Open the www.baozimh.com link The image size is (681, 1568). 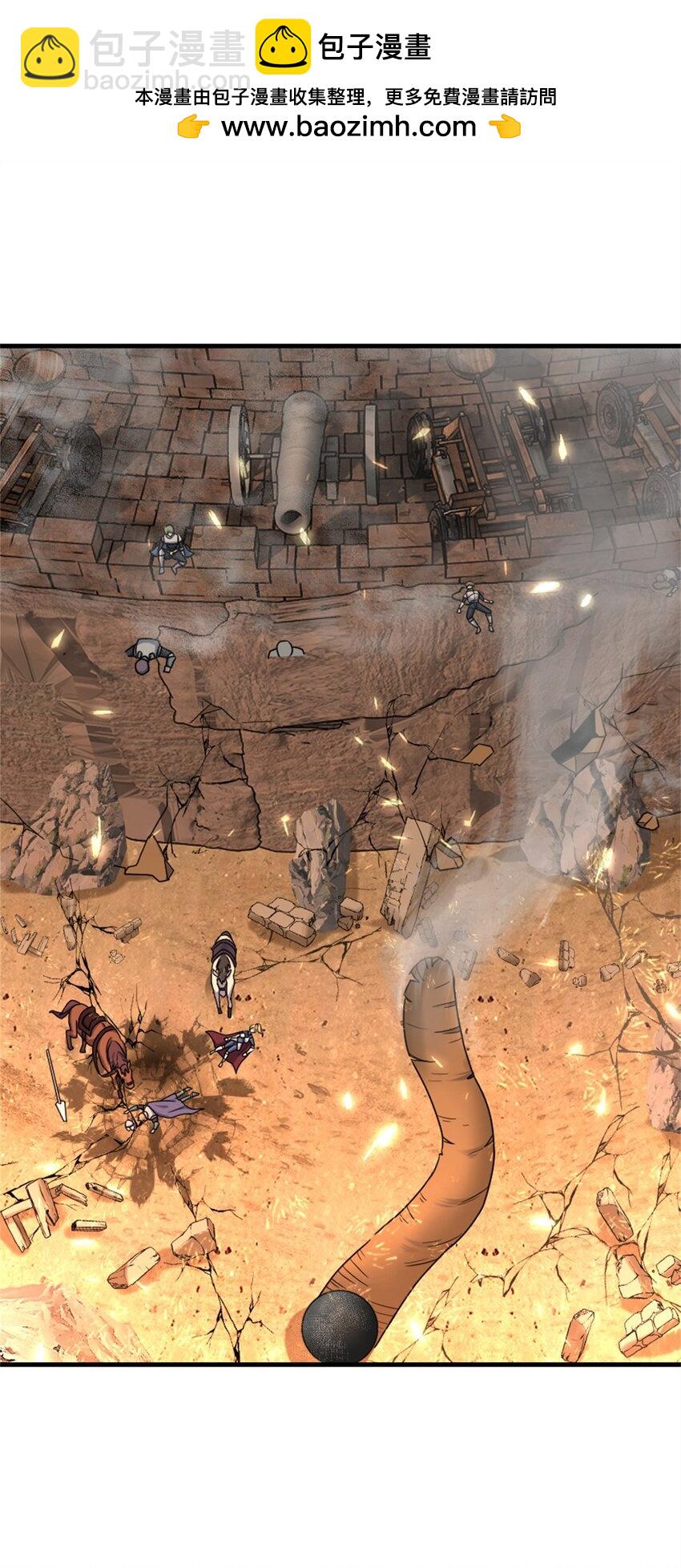349,127
